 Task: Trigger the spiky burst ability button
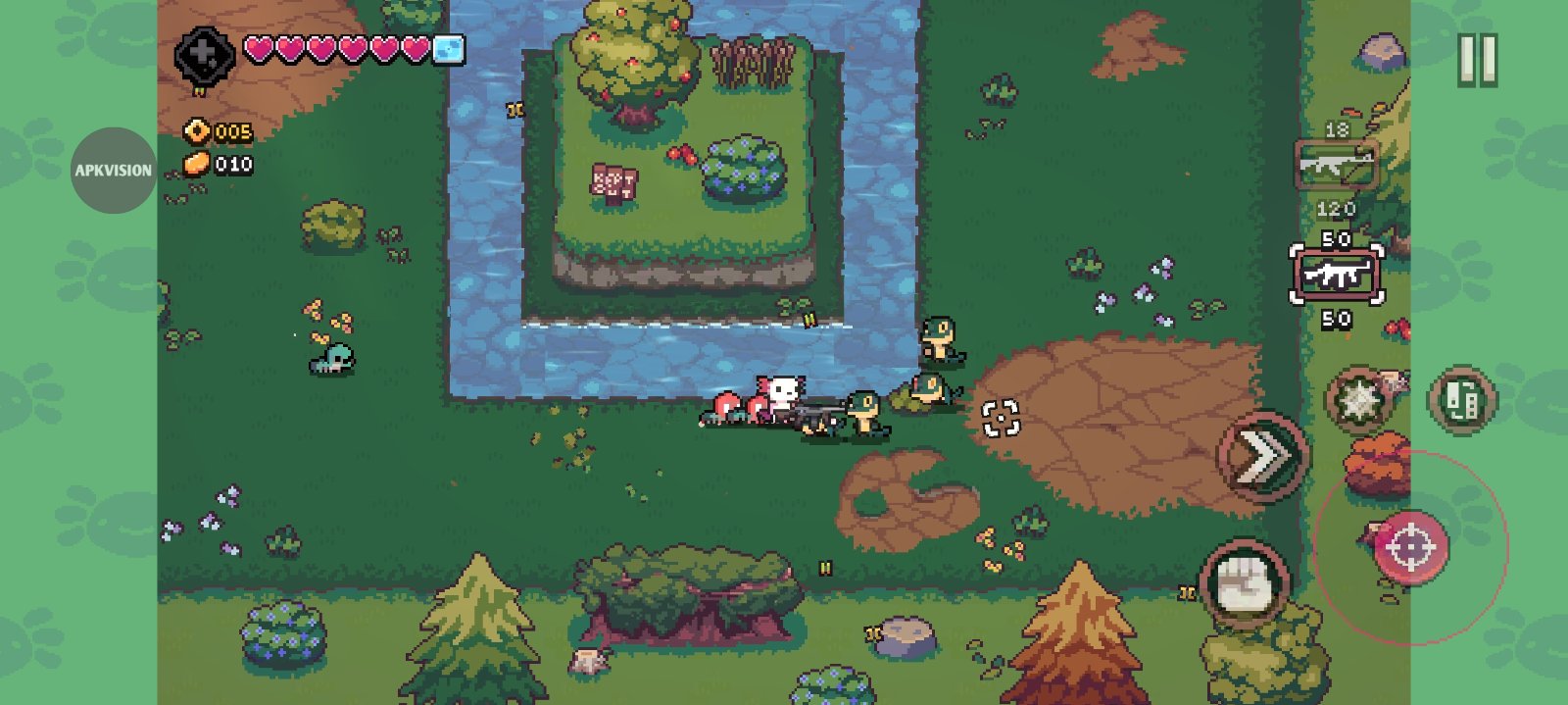click(x=1358, y=399)
